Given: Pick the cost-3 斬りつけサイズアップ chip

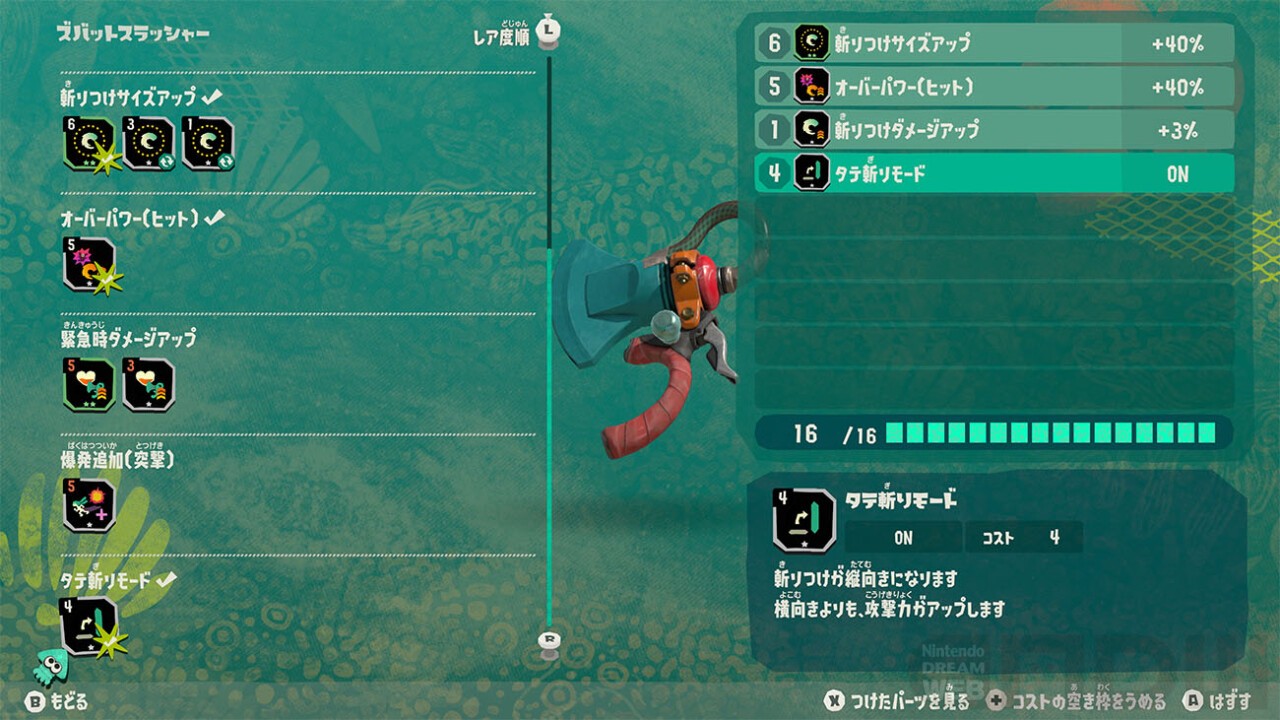Looking at the screenshot, I should pyautogui.click(x=149, y=144).
